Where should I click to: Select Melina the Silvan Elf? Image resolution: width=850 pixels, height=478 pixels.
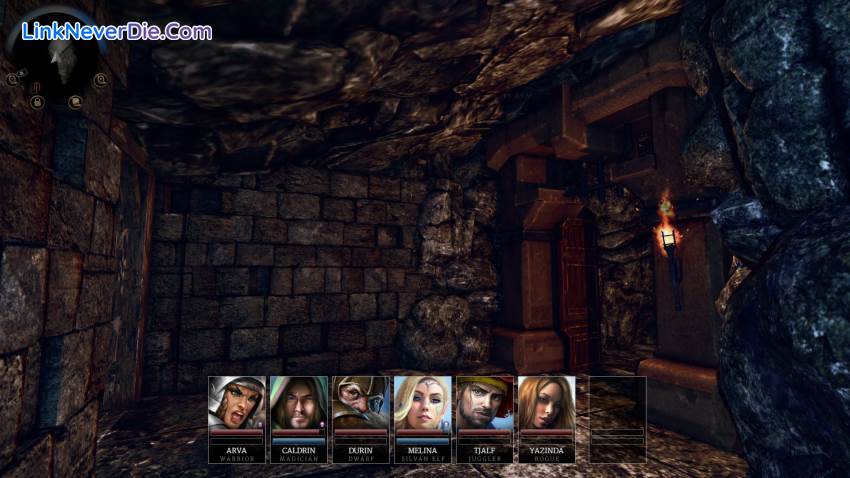(423, 404)
